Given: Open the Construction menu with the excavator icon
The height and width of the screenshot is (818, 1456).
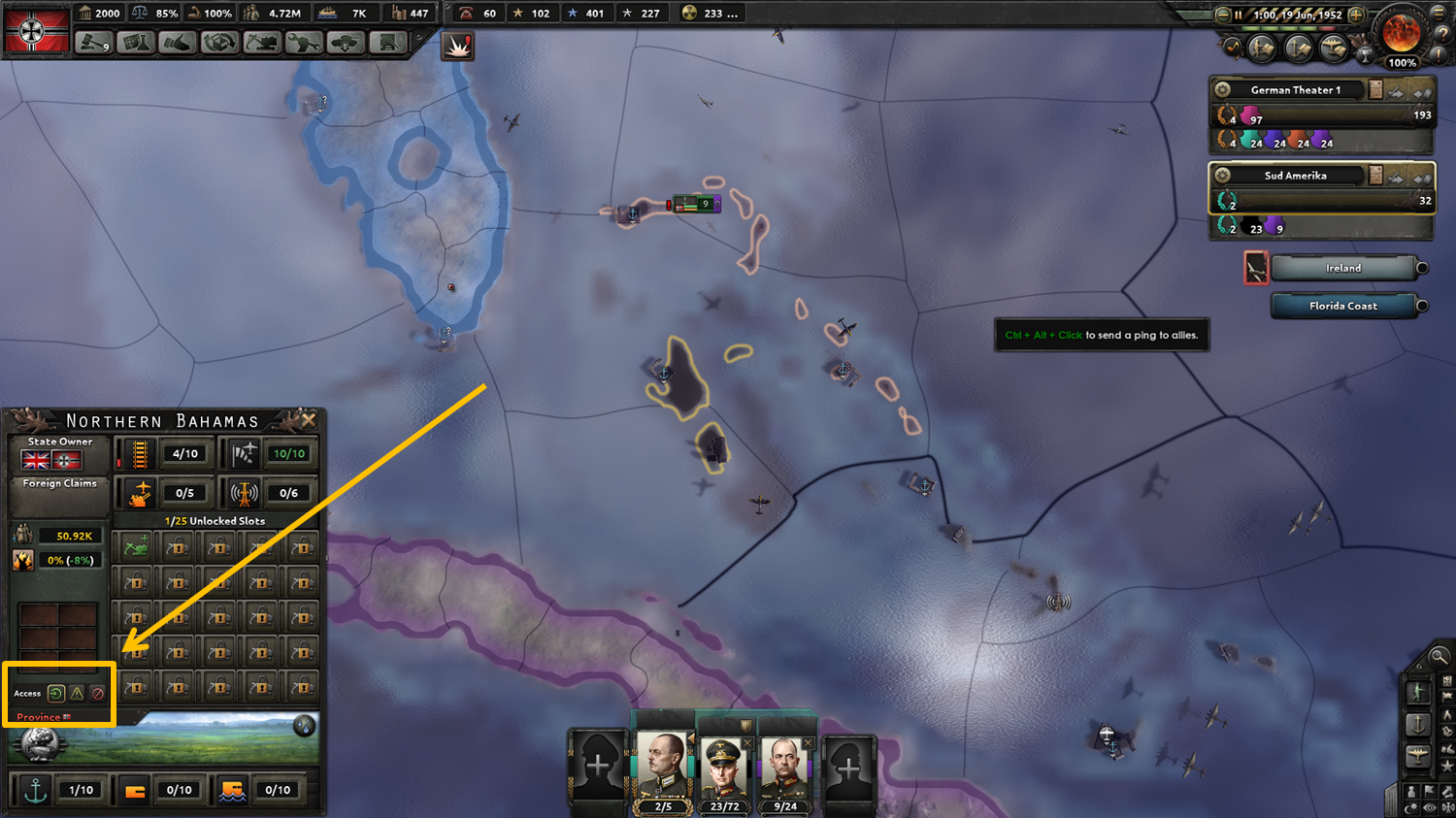Looking at the screenshot, I should 261,44.
